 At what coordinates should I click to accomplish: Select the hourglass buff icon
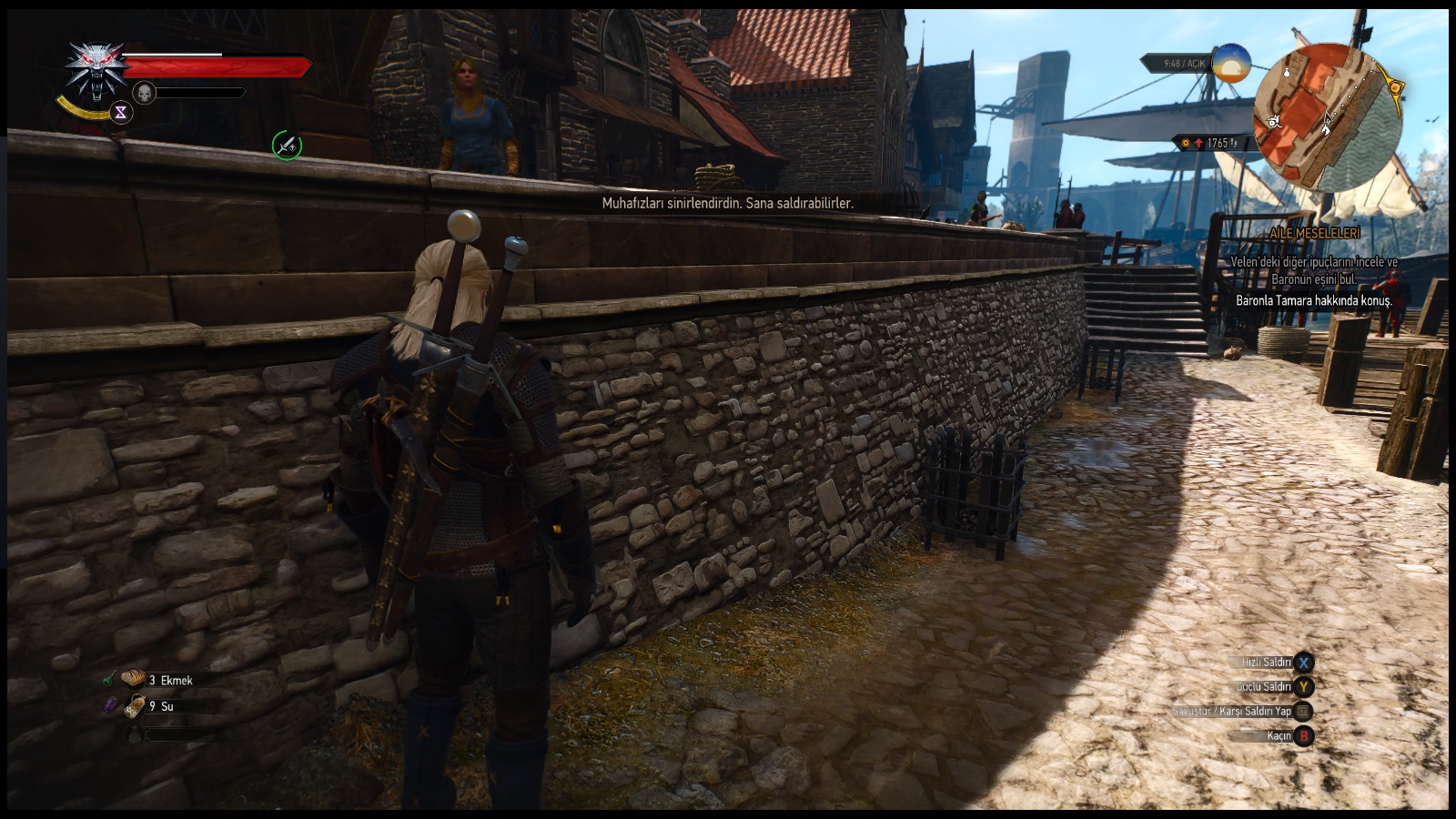[121, 113]
